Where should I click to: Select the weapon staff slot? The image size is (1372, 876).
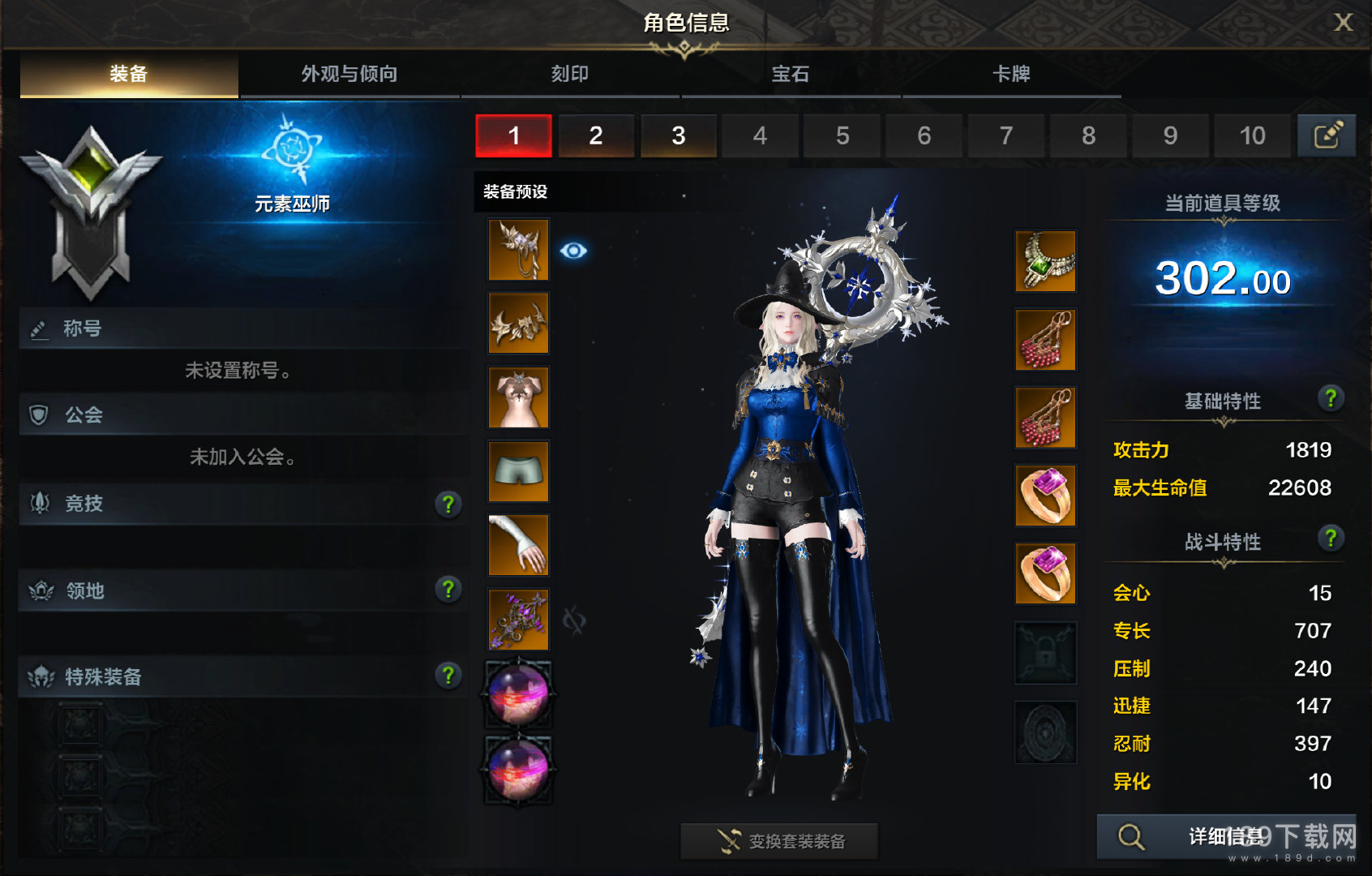(519, 620)
